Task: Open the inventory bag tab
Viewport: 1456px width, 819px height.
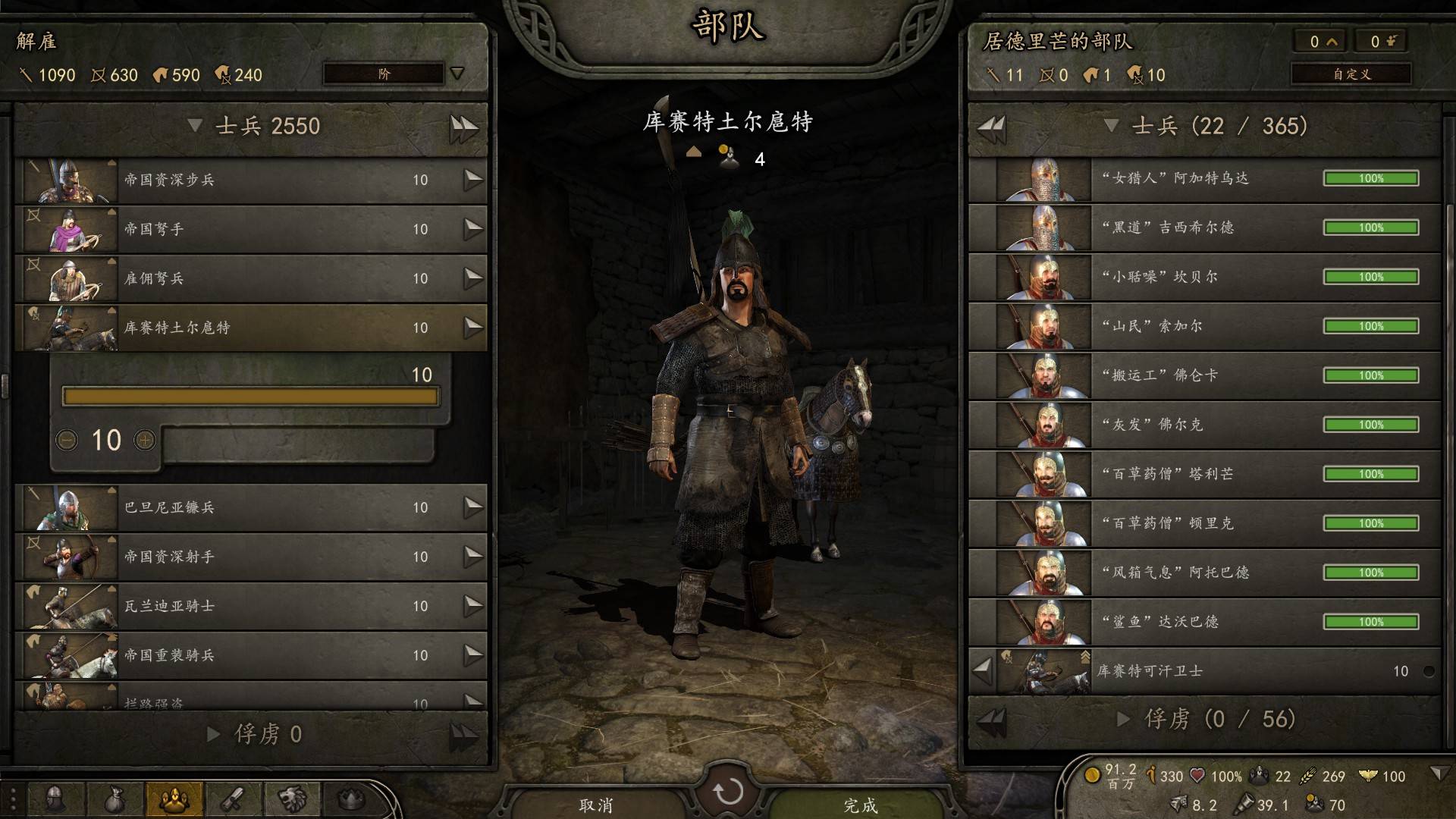Action: click(114, 799)
